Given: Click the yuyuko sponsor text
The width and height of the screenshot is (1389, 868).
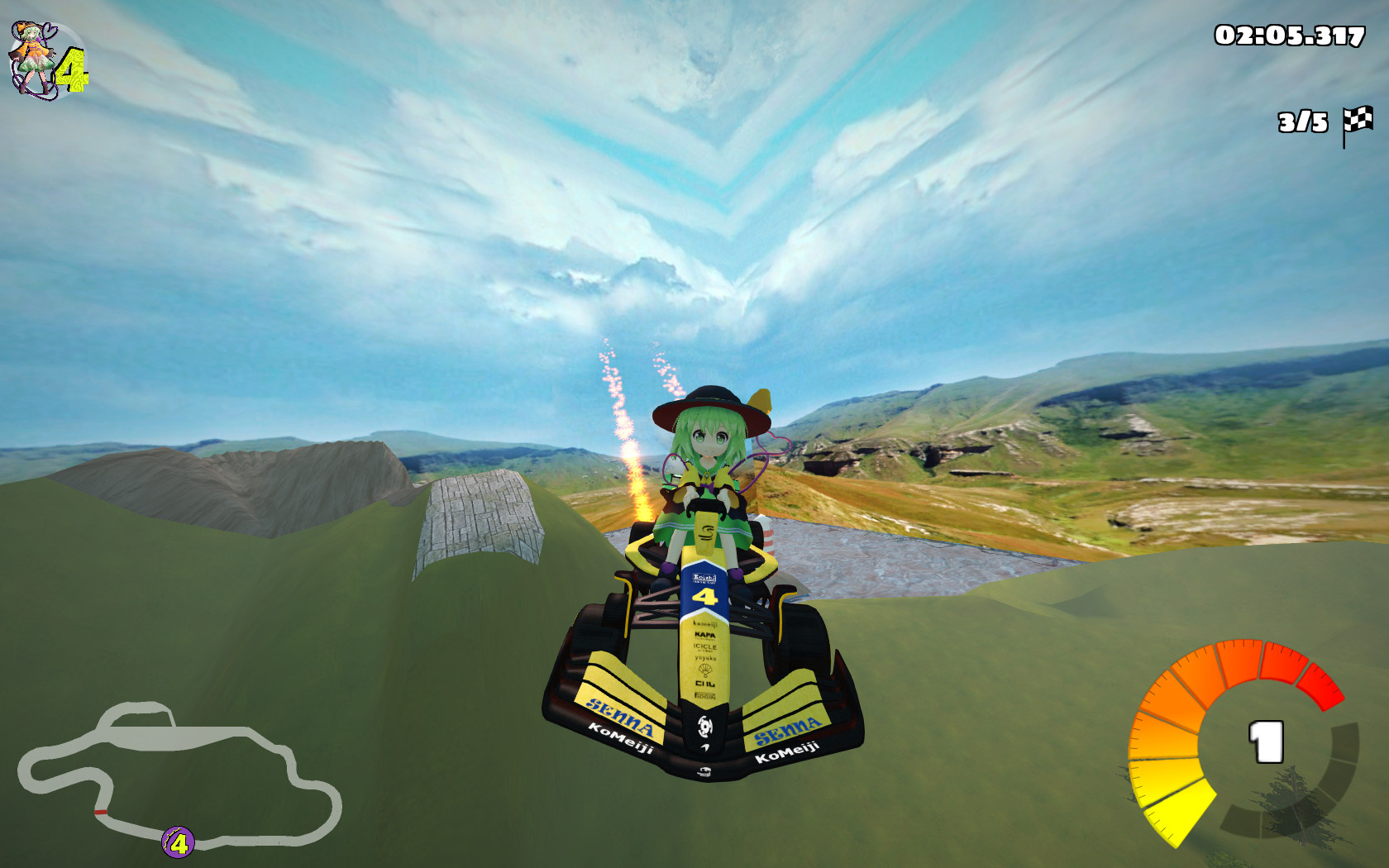Looking at the screenshot, I should click(x=704, y=658).
